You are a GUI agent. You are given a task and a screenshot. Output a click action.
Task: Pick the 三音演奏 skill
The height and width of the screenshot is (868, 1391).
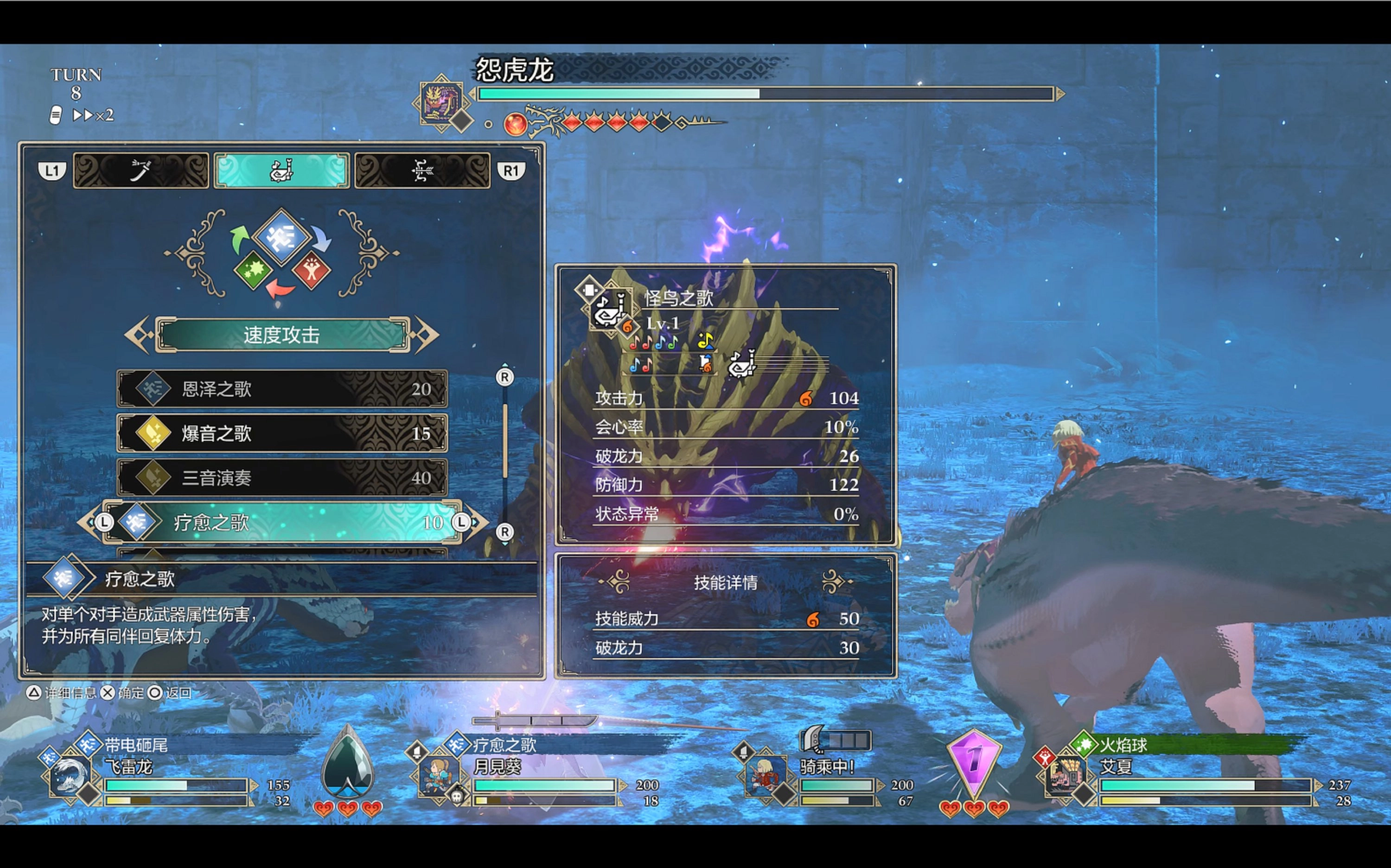click(282, 478)
